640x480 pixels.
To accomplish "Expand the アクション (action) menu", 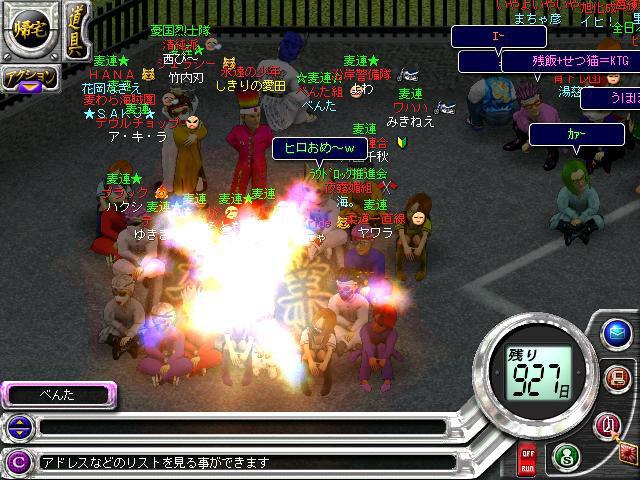I will coord(29,79).
